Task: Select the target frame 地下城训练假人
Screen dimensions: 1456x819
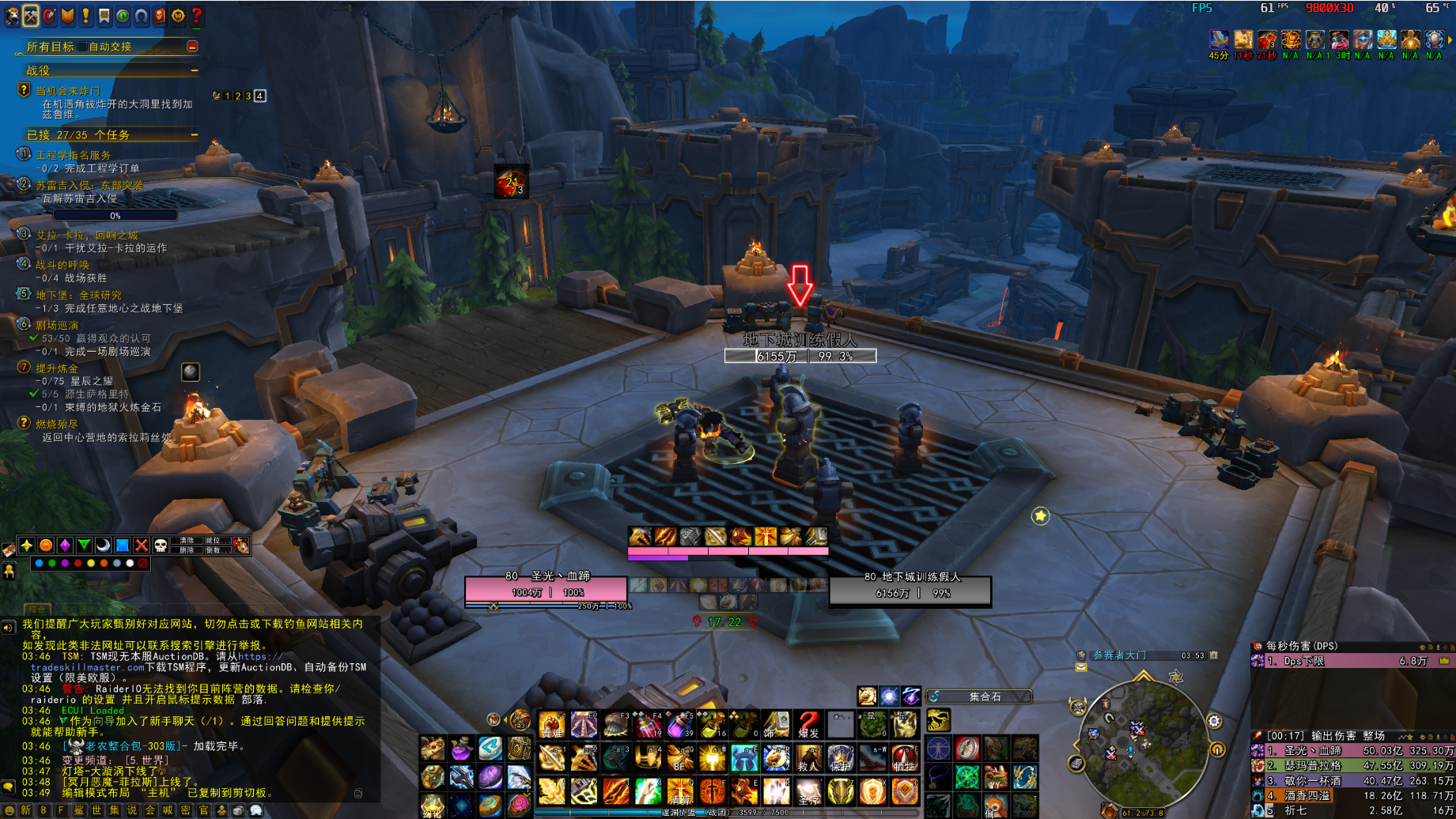Action: 910,589
